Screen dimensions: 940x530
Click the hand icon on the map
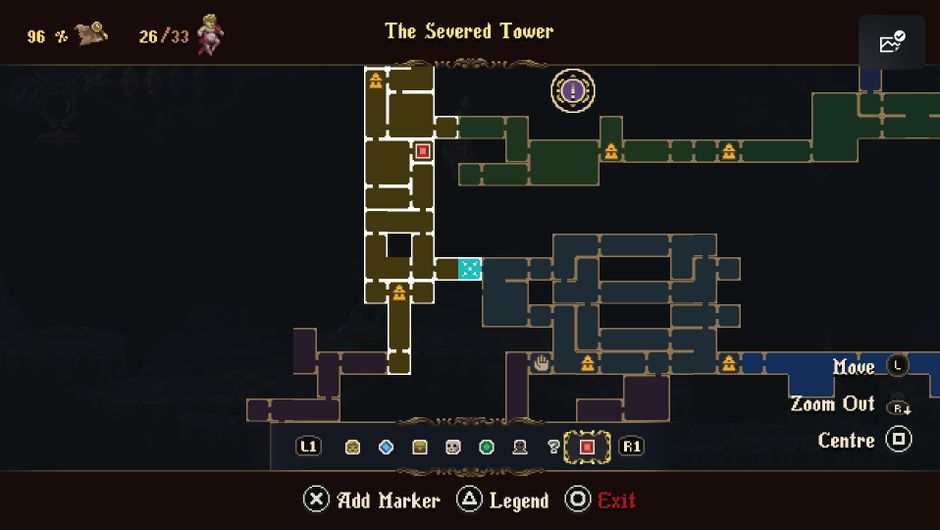click(x=542, y=363)
